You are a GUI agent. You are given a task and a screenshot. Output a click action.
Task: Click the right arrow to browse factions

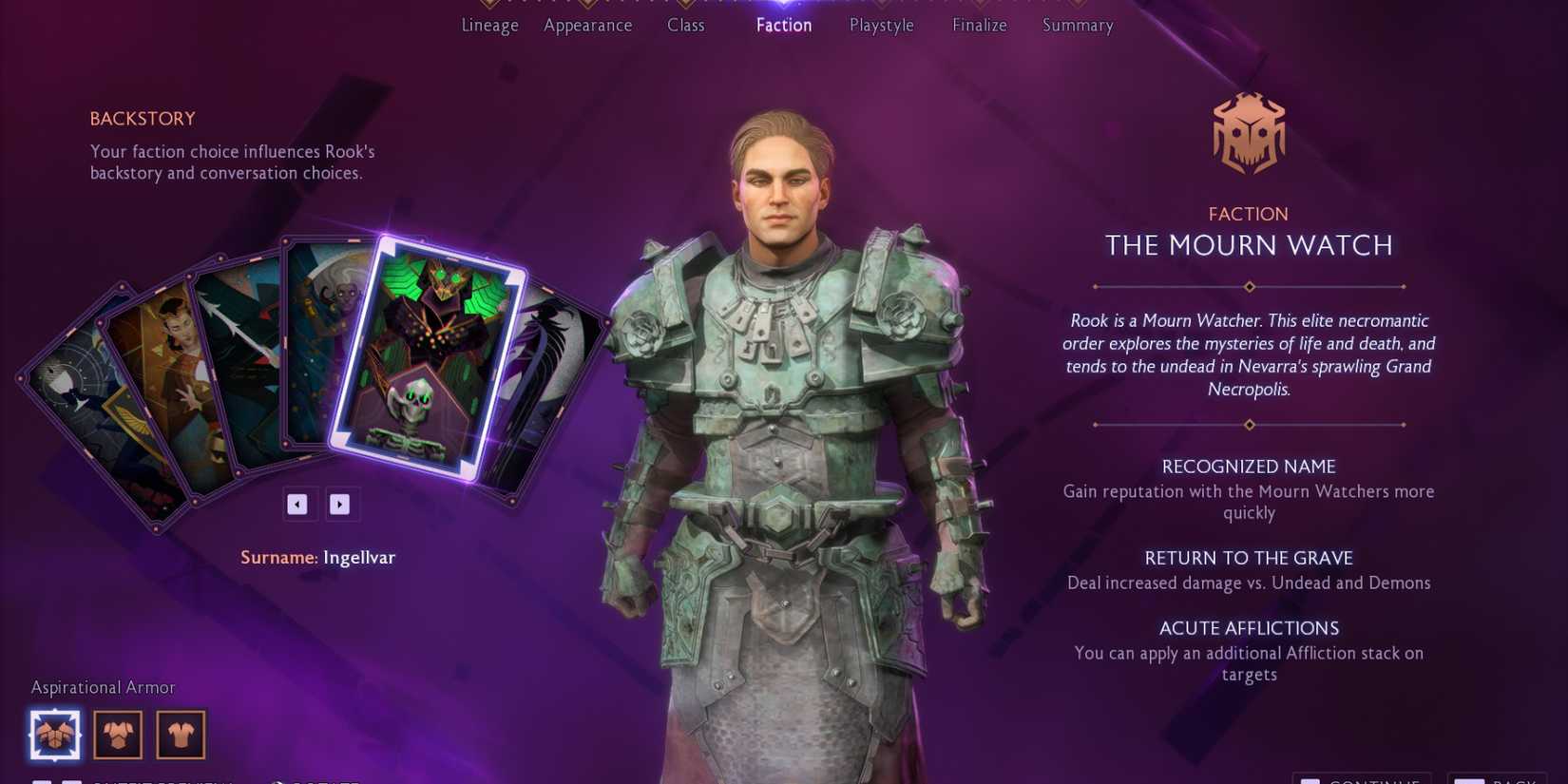pyautogui.click(x=342, y=504)
